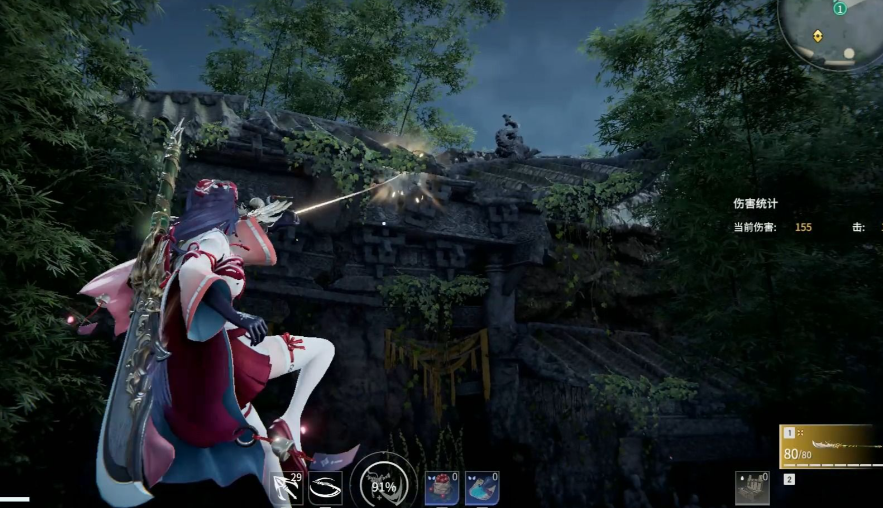Viewport: 883px width, 508px height.
Task: Click the circular 91% gauge icon
Action: coord(384,485)
